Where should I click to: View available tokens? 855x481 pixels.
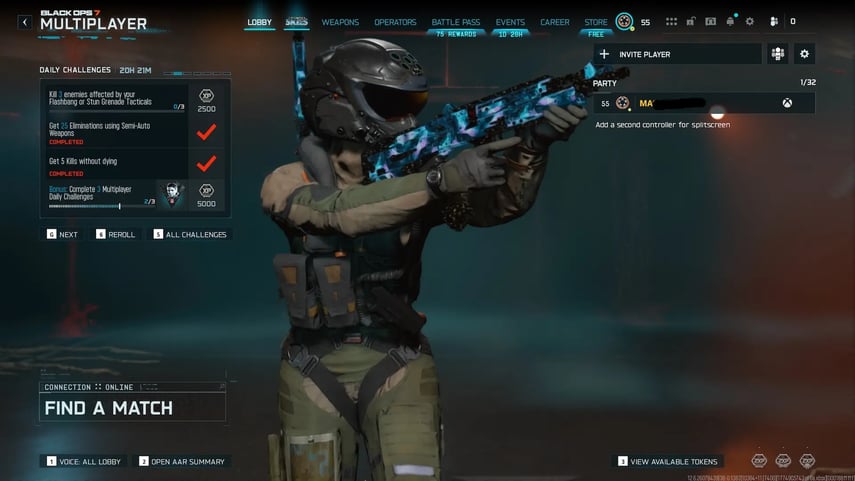click(667, 461)
